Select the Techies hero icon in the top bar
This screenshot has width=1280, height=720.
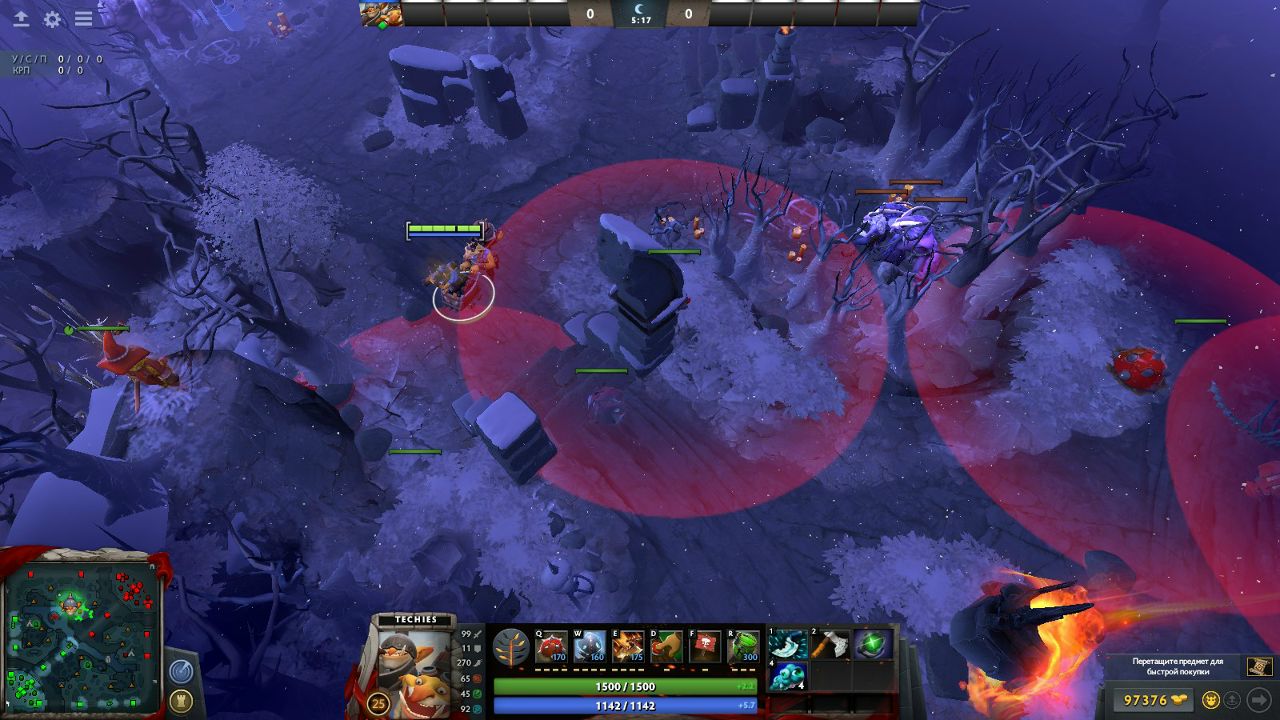[381, 14]
